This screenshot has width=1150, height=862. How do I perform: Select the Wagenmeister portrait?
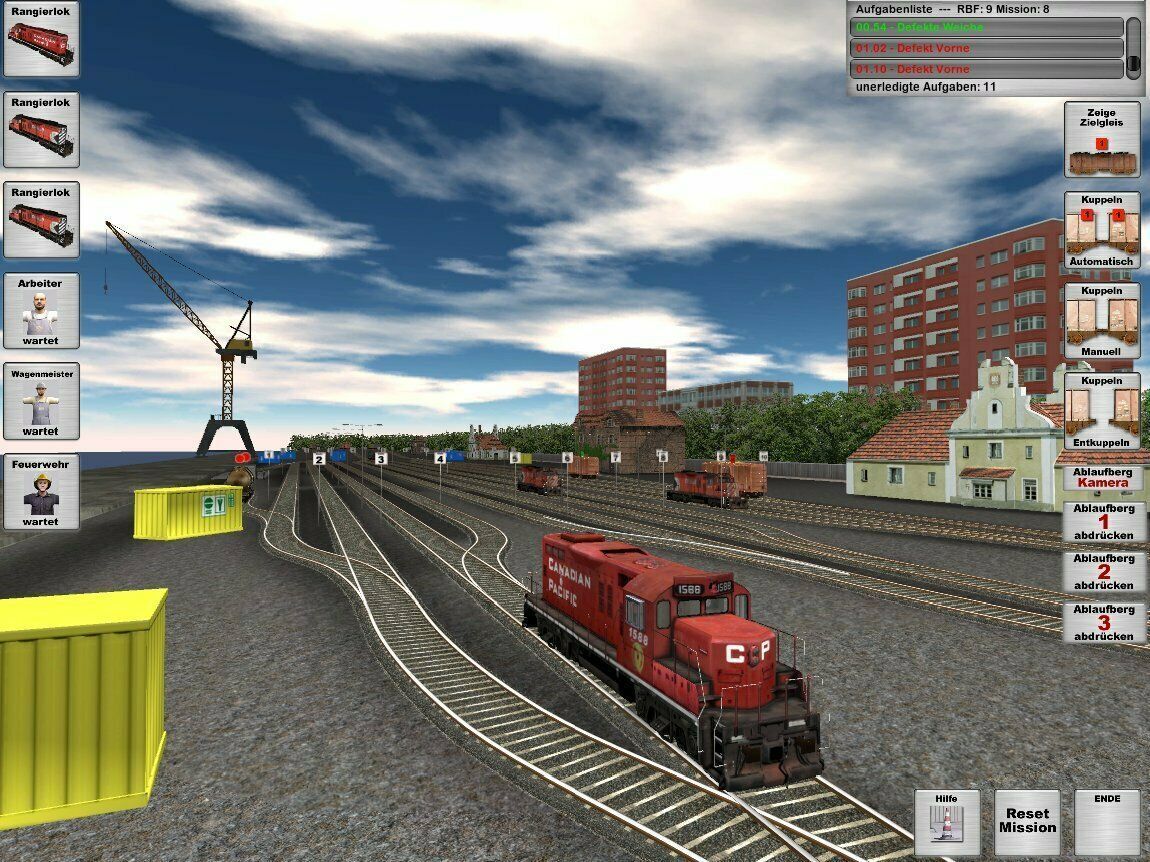click(x=41, y=401)
